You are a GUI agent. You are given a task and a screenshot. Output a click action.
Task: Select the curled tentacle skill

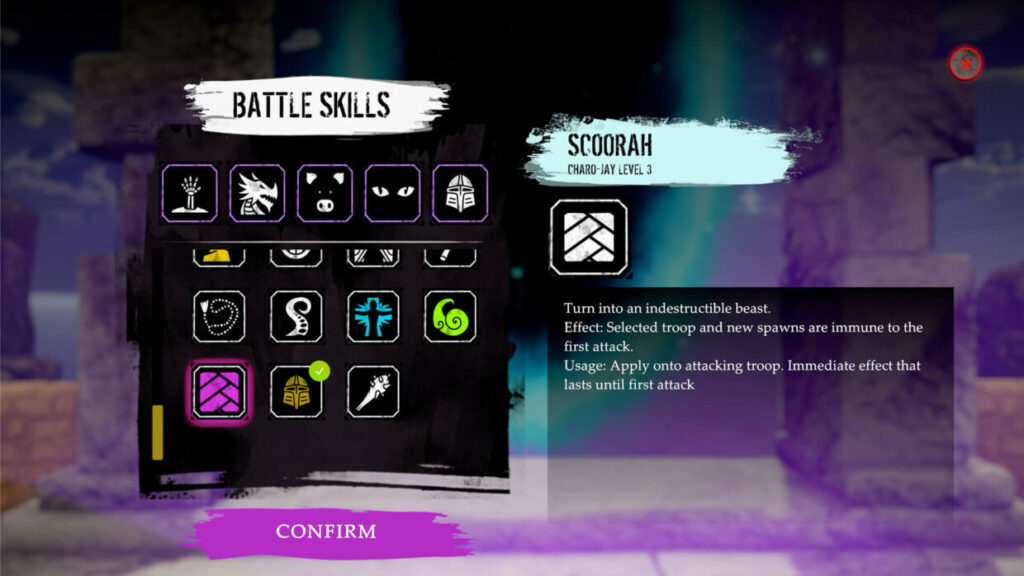[x=296, y=316]
